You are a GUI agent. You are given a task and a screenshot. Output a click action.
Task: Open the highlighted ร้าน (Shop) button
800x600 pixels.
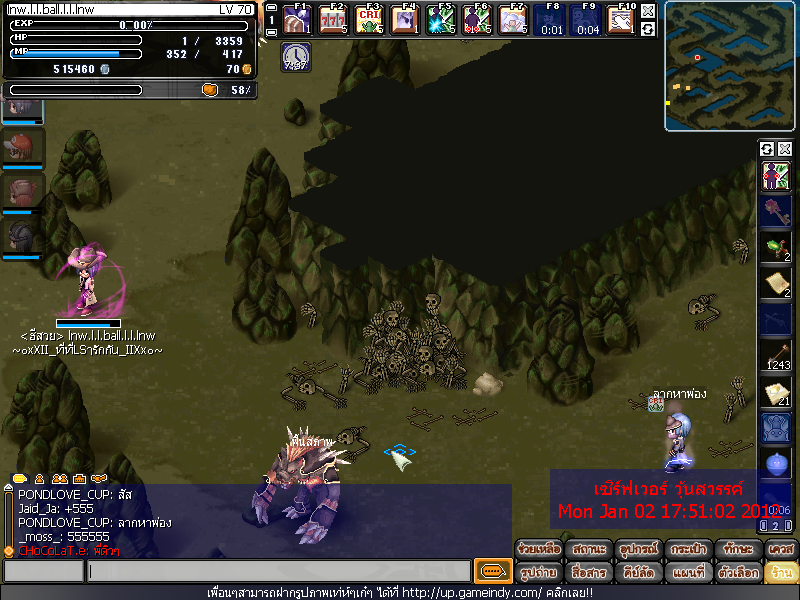tap(781, 573)
